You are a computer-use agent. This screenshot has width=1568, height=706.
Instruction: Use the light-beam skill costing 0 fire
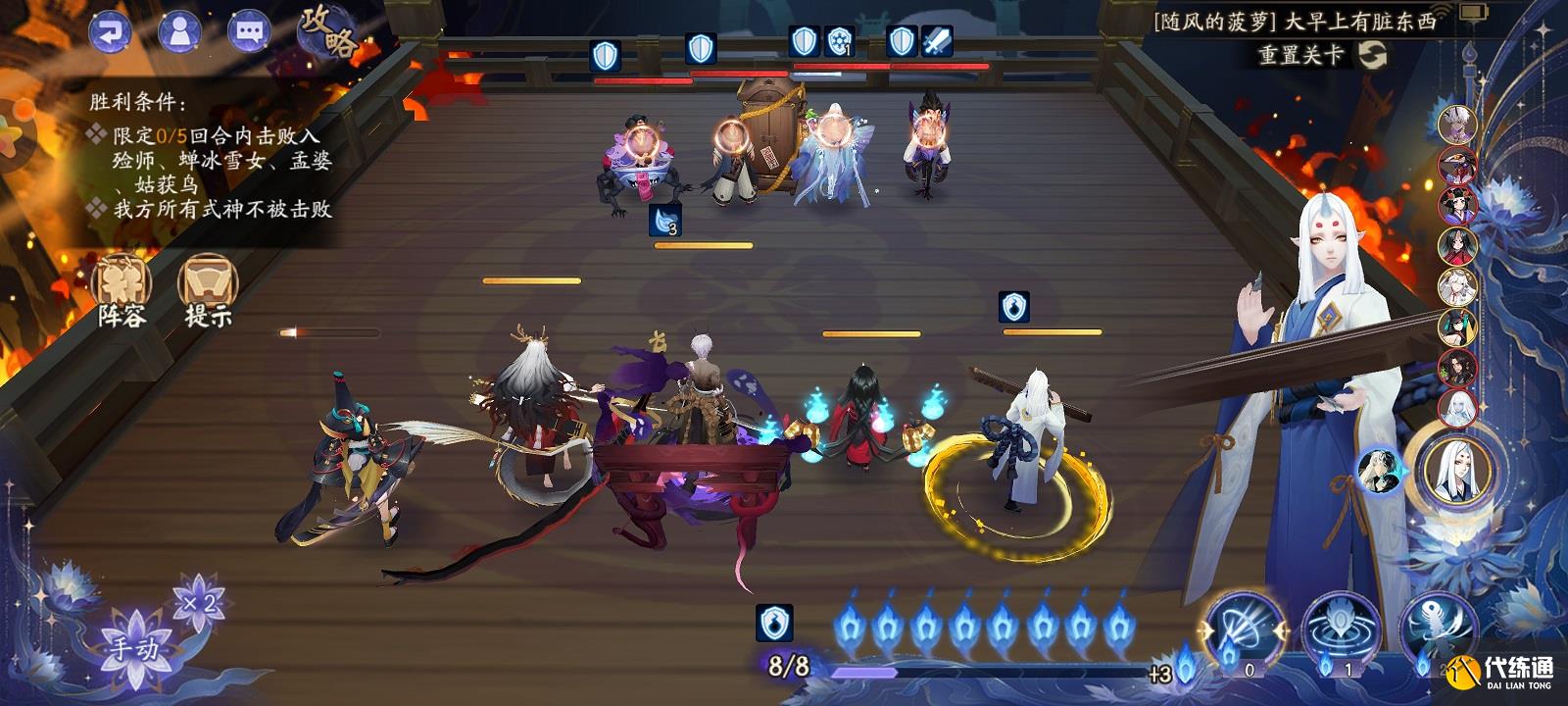coord(1245,628)
